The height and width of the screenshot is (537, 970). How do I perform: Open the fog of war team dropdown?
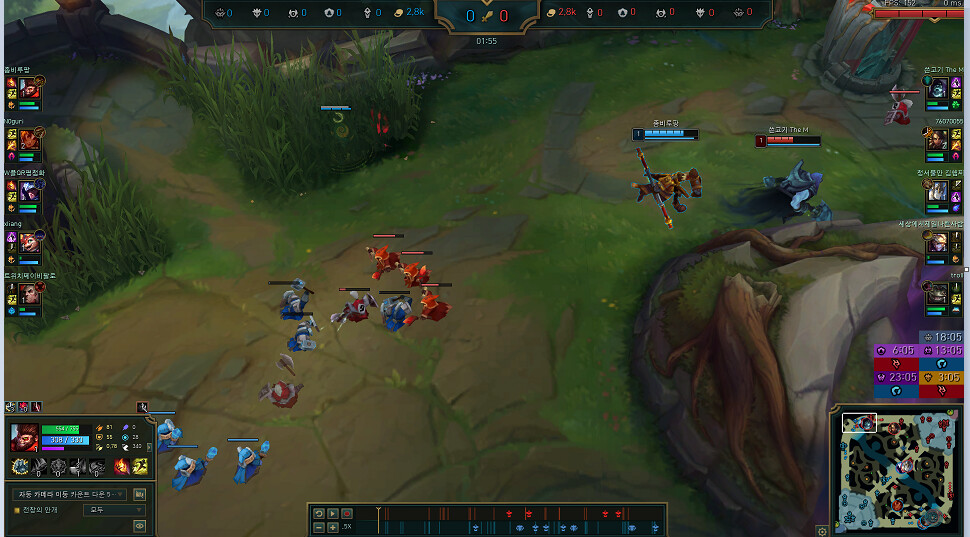[x=112, y=510]
